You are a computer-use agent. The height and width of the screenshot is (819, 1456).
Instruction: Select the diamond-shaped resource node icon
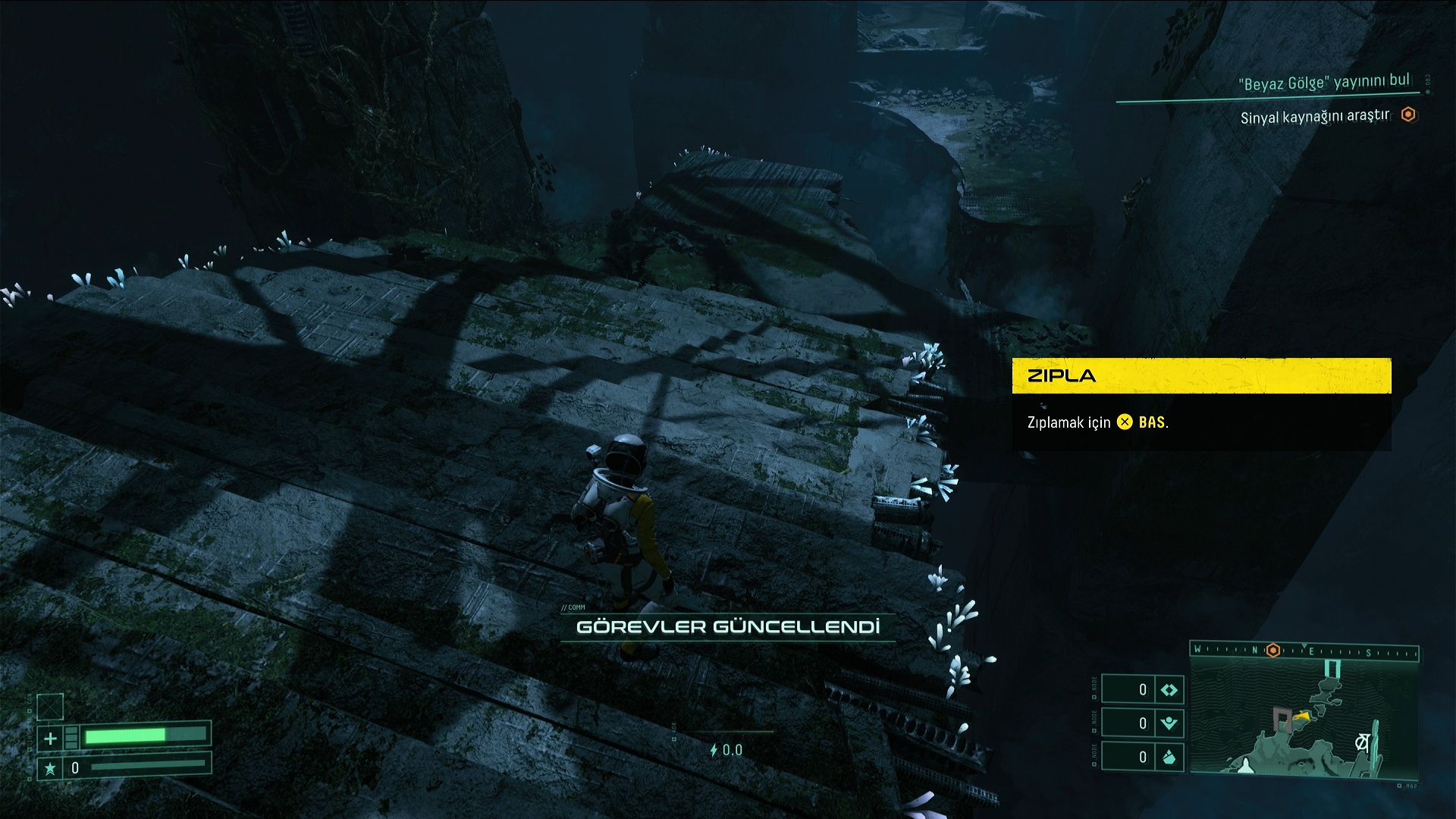tap(1169, 689)
